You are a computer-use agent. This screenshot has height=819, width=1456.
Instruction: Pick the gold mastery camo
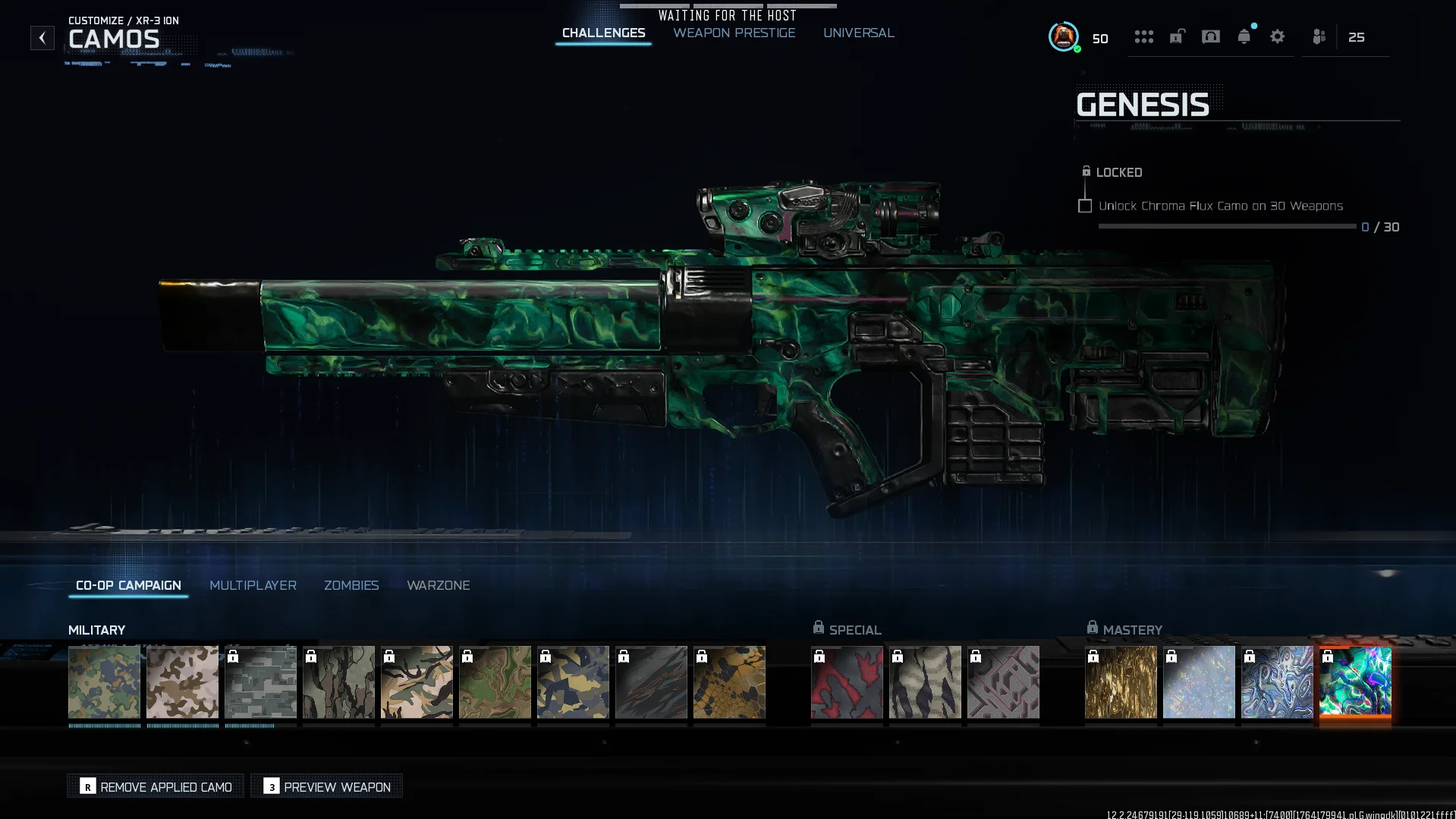click(x=1120, y=682)
